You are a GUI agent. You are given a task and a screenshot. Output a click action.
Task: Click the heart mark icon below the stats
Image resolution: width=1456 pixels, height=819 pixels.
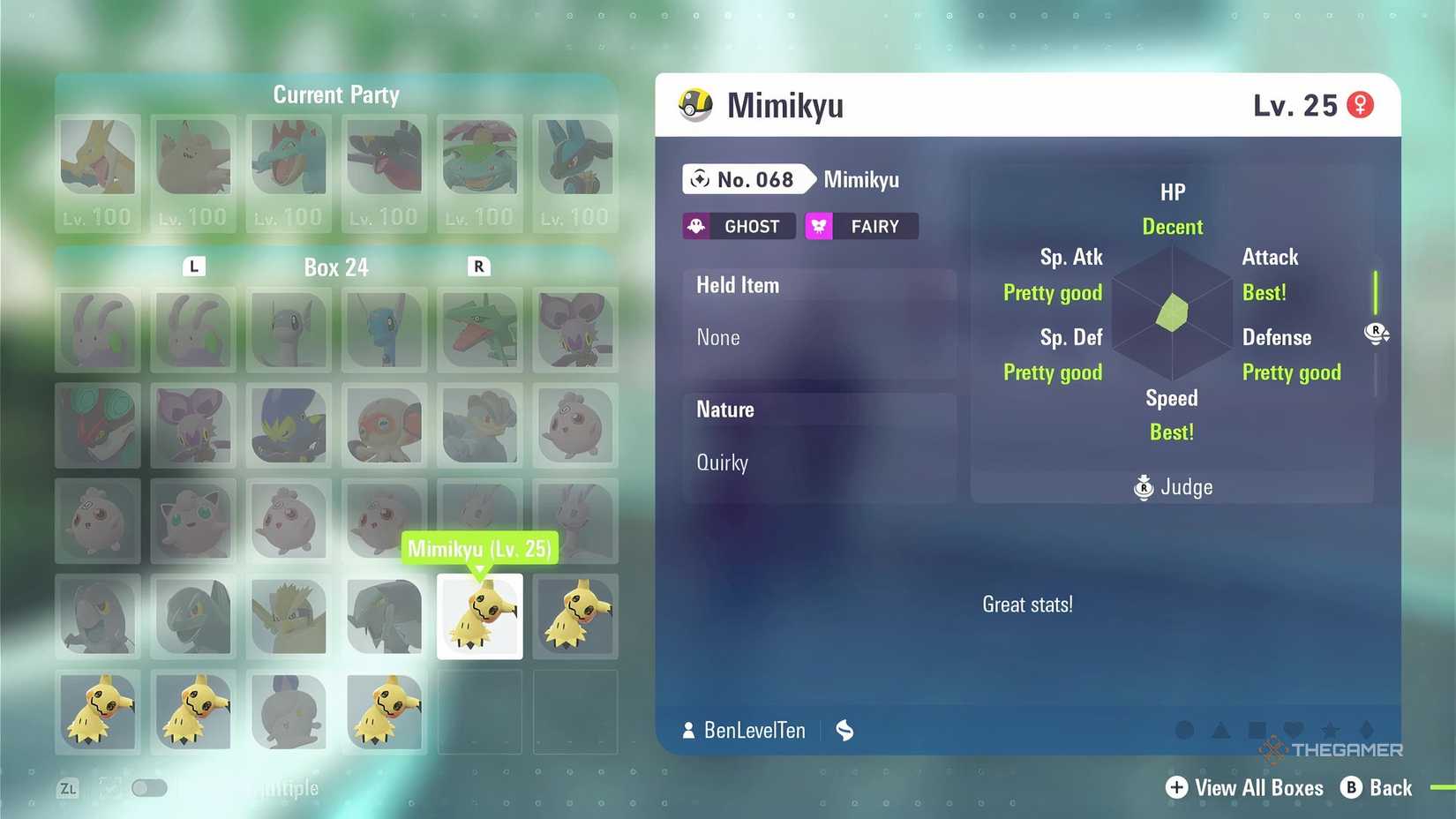[x=1294, y=729]
